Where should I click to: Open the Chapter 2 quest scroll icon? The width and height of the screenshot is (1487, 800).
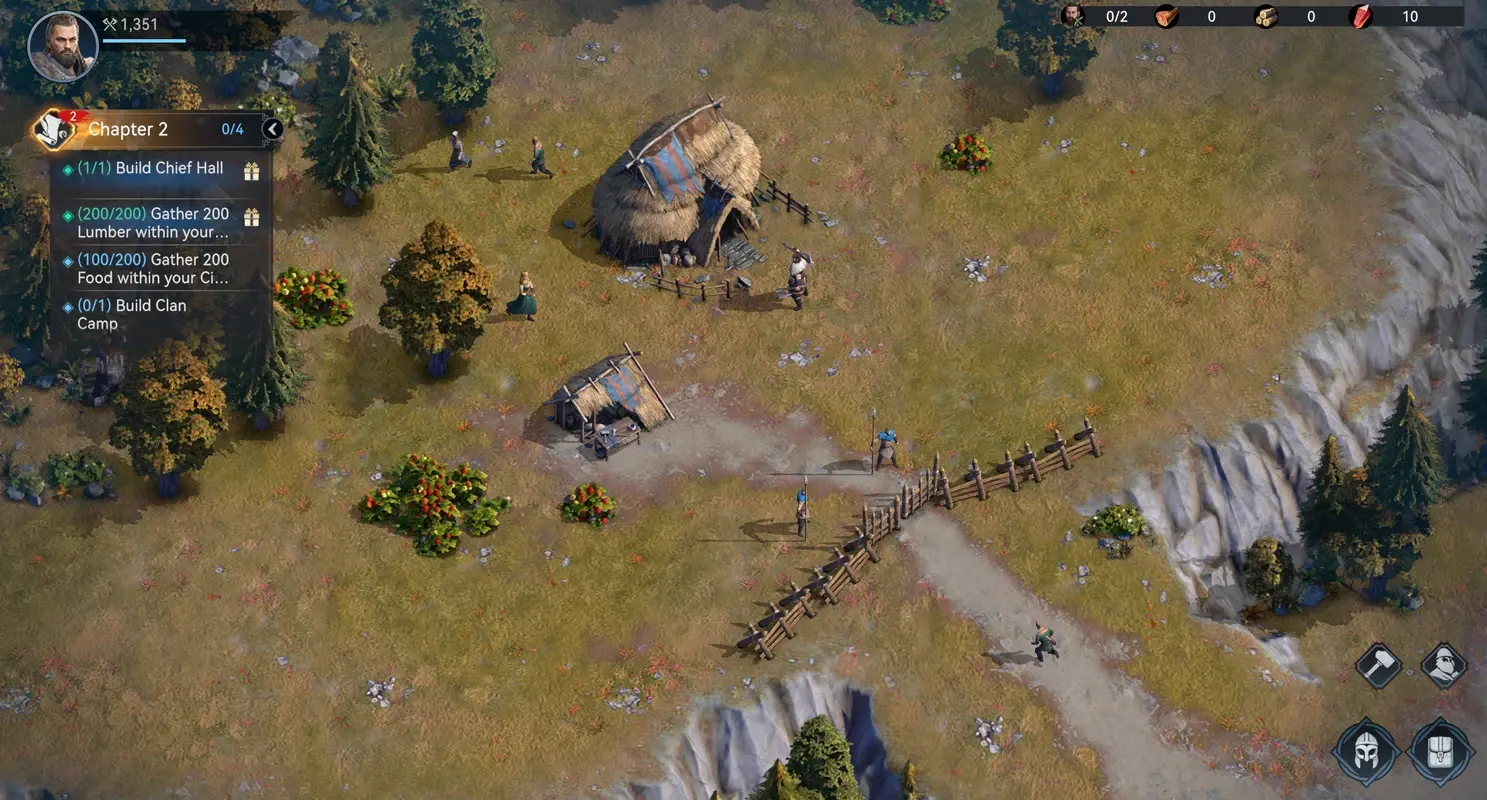pyautogui.click(x=52, y=129)
